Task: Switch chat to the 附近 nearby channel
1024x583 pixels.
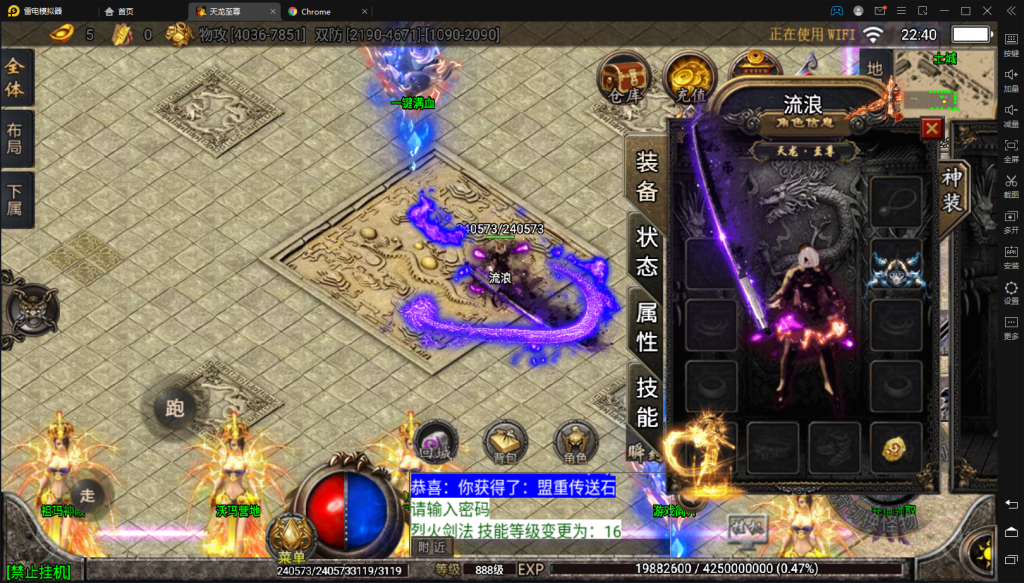Action: coord(432,547)
